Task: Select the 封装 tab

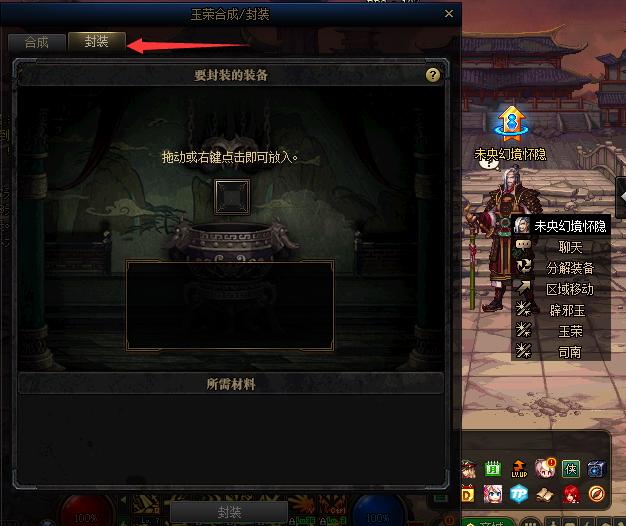Action: click(97, 42)
